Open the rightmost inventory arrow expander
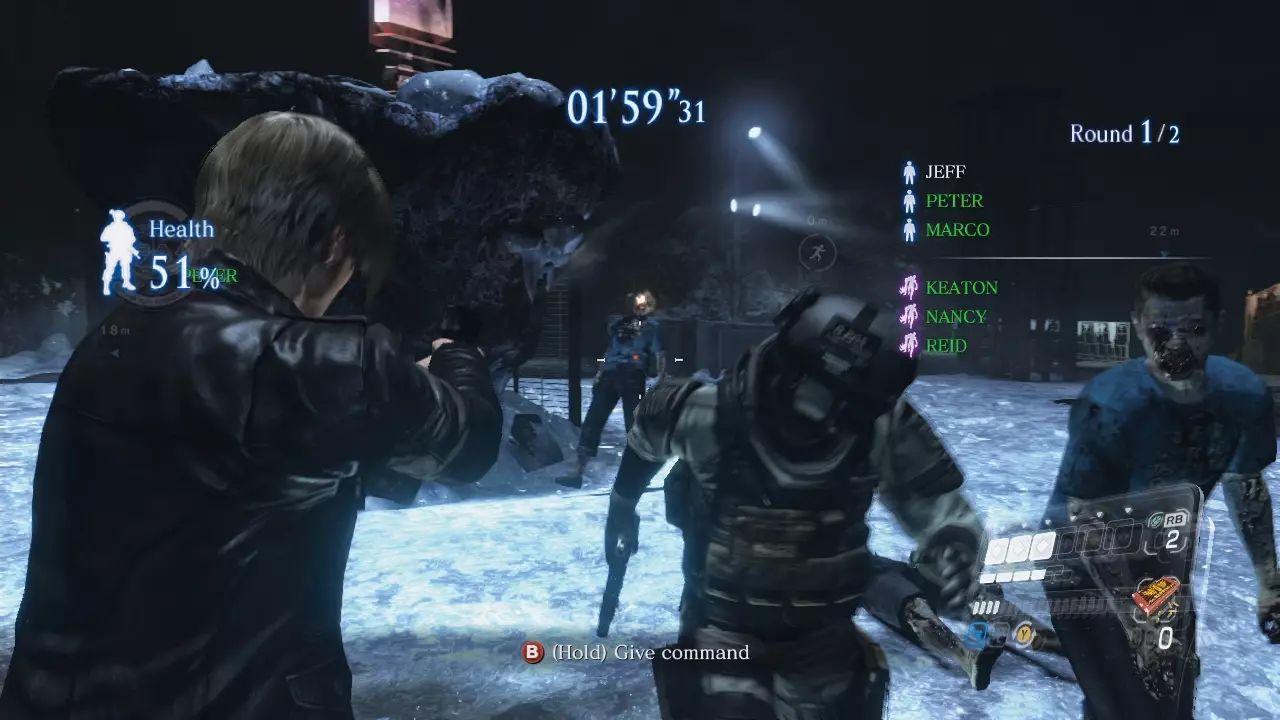This screenshot has height=720, width=1280. [x=1127, y=508]
